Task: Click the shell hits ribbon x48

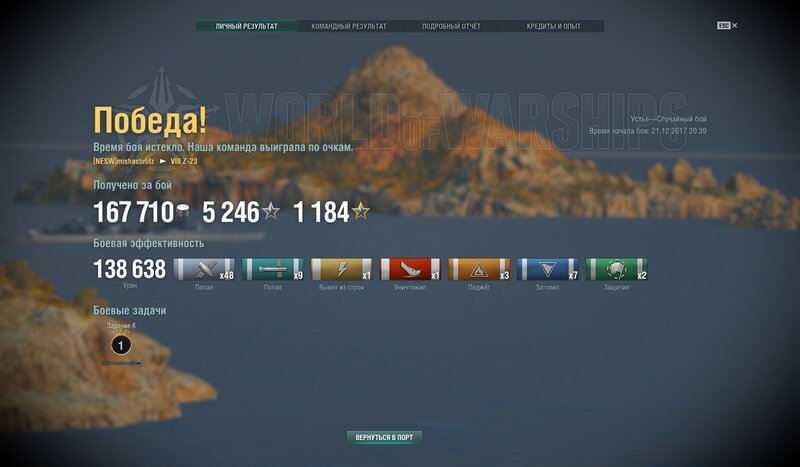Action: [x=204, y=269]
